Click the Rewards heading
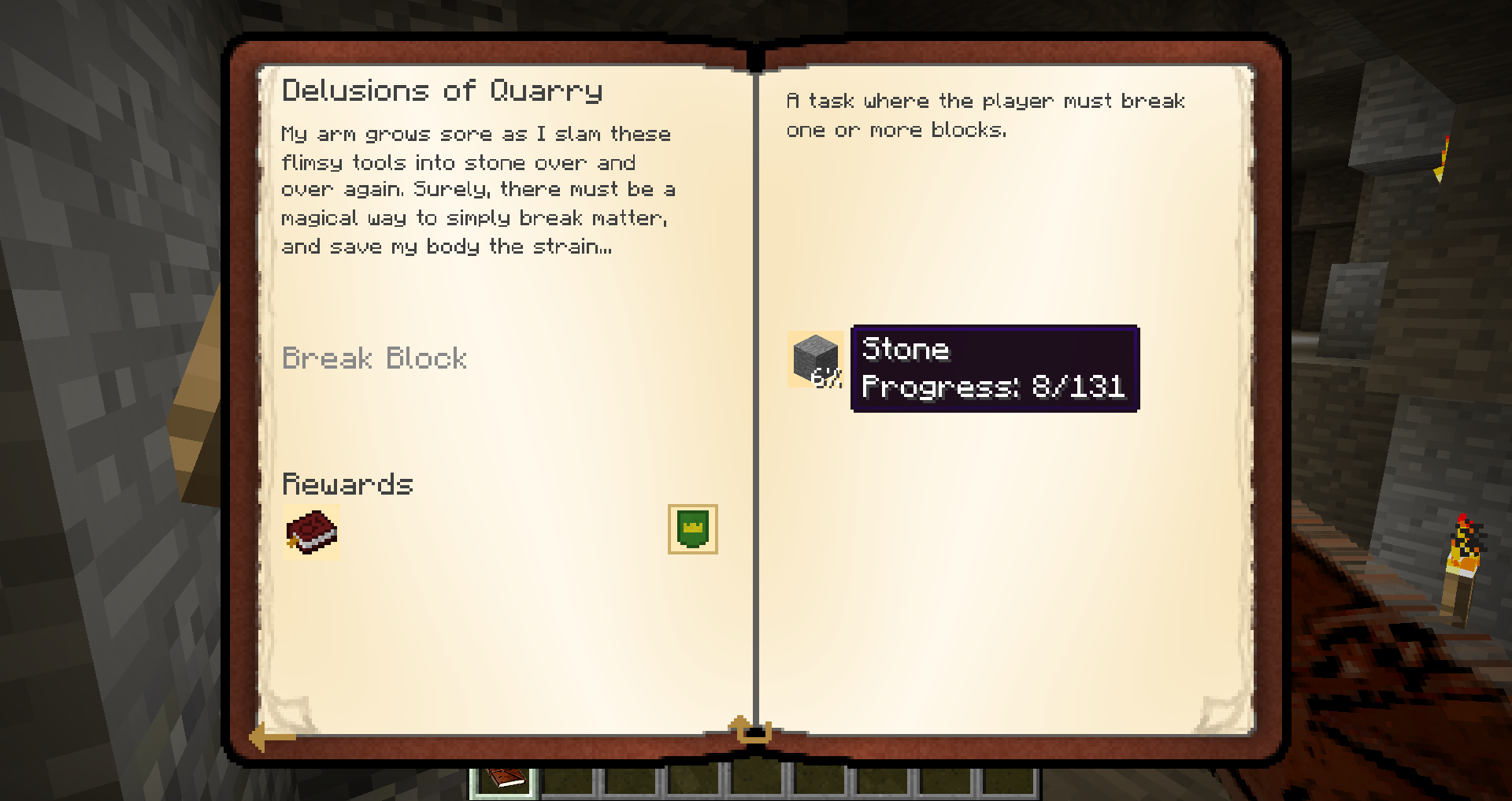The height and width of the screenshot is (801, 1512). coord(347,484)
